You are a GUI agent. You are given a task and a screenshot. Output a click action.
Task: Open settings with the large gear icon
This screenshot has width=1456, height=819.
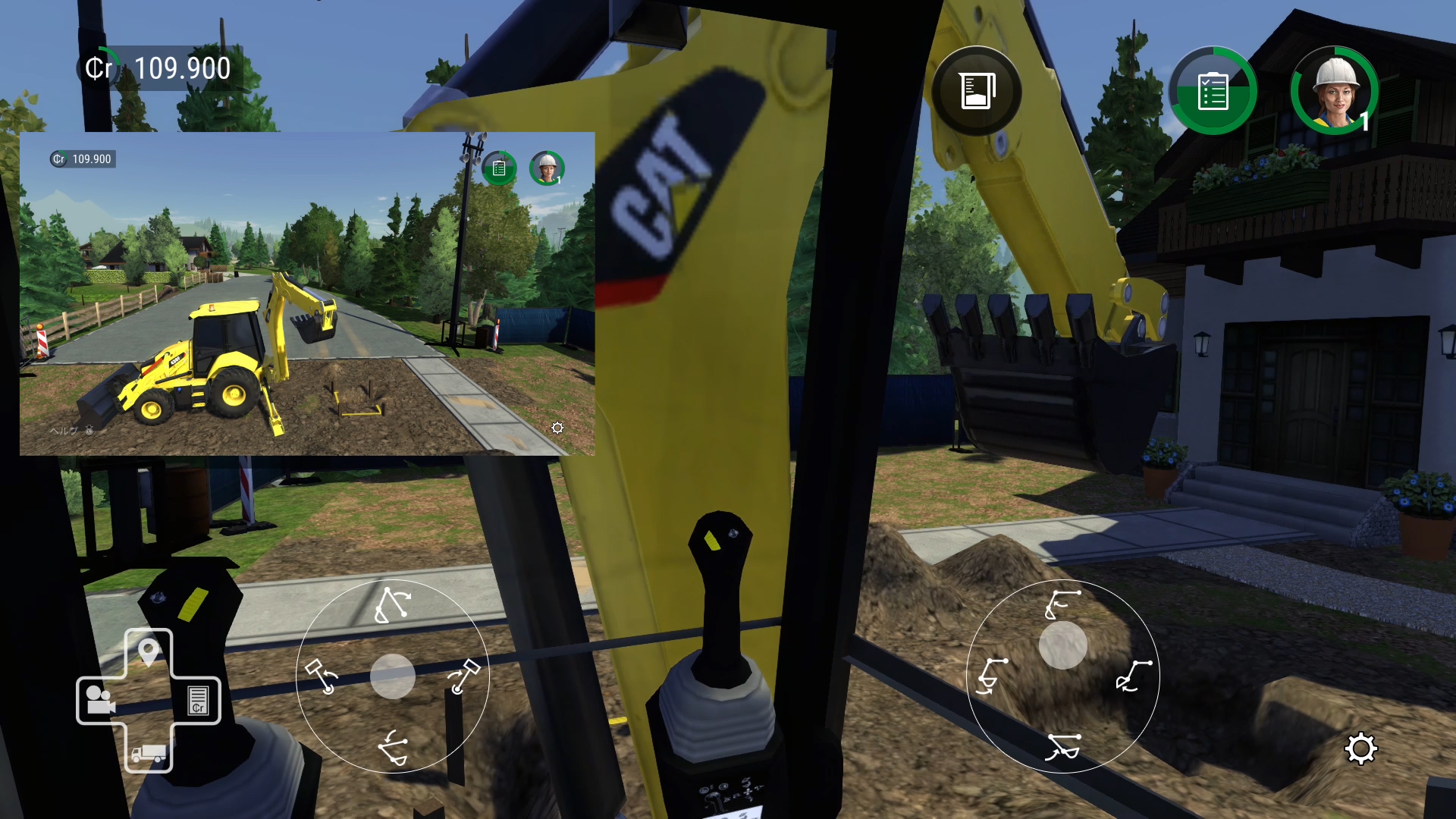[x=1360, y=749]
